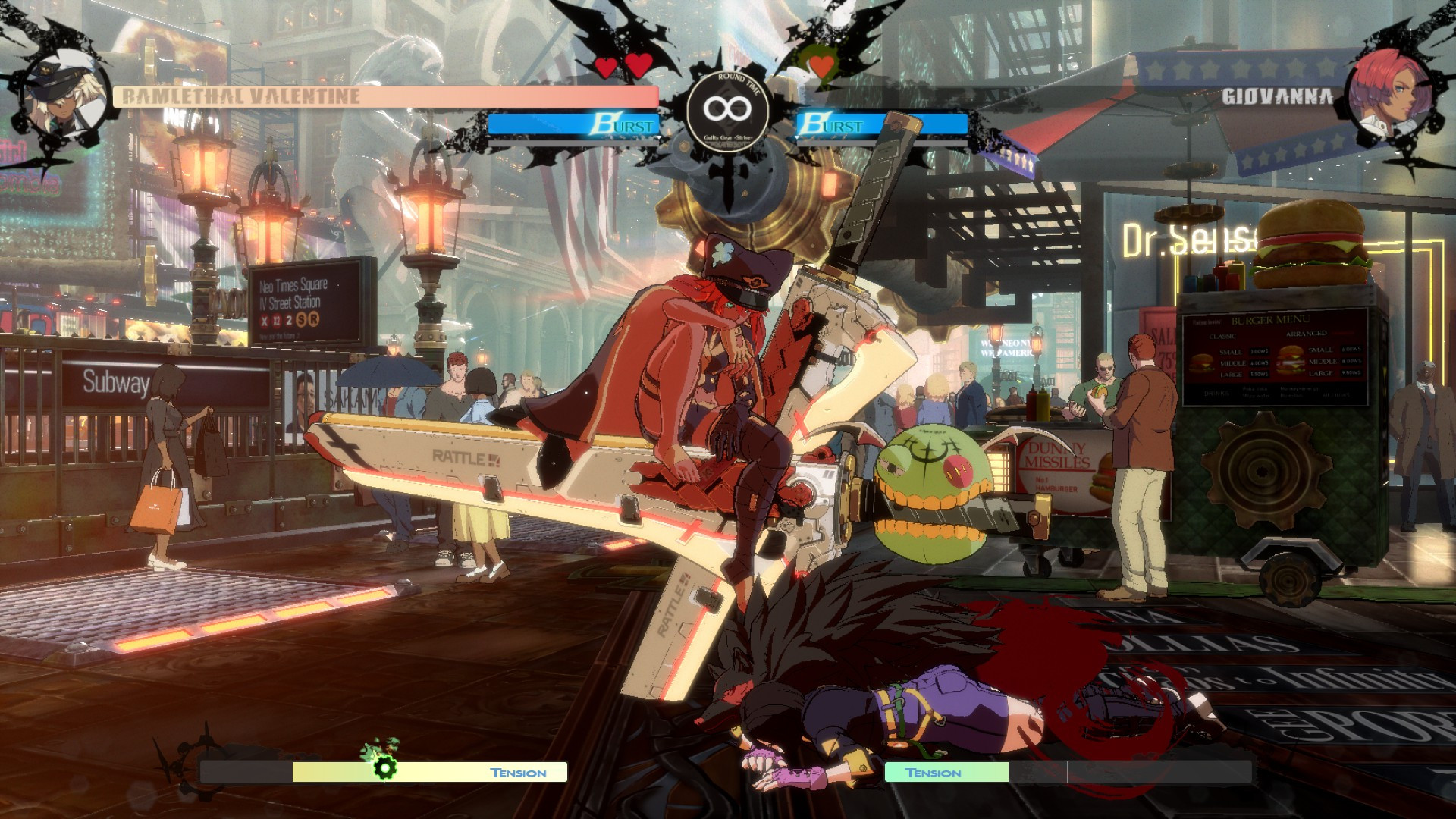The width and height of the screenshot is (1456, 819).
Task: Click Giovanna's remaining heart icon
Action: tap(821, 67)
